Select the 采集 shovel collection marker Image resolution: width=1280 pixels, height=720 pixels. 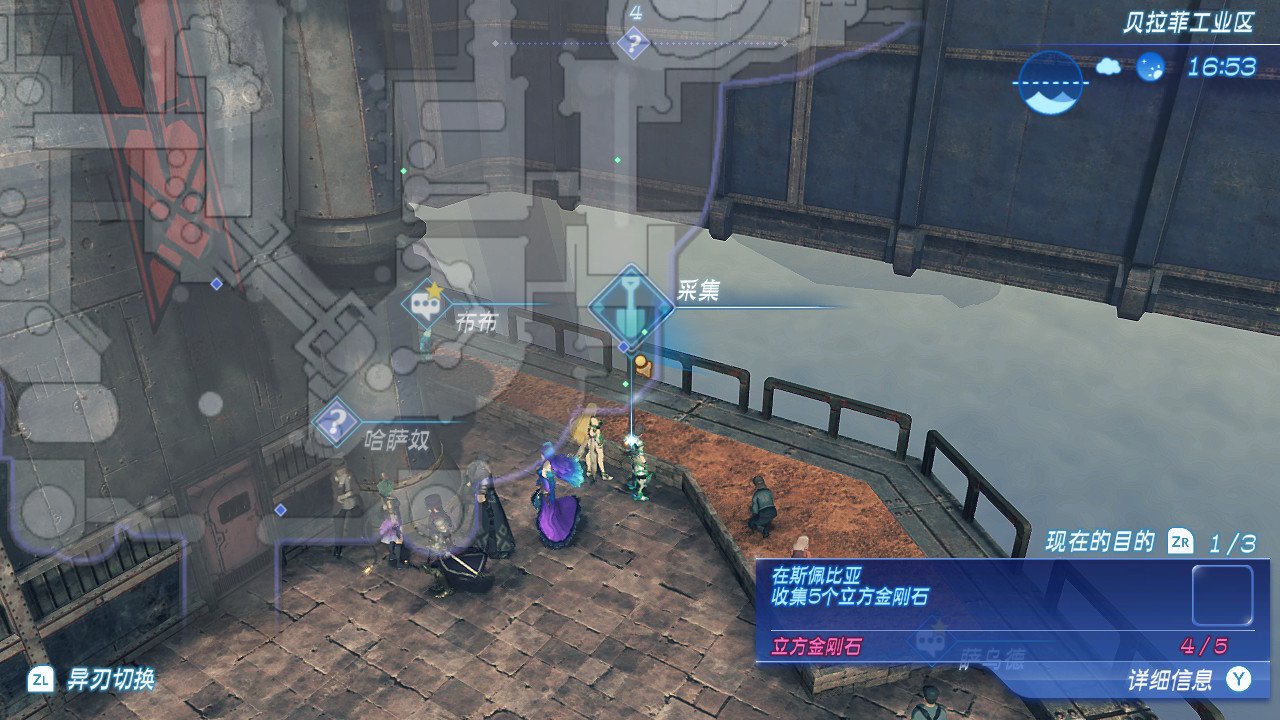pyautogui.click(x=631, y=307)
